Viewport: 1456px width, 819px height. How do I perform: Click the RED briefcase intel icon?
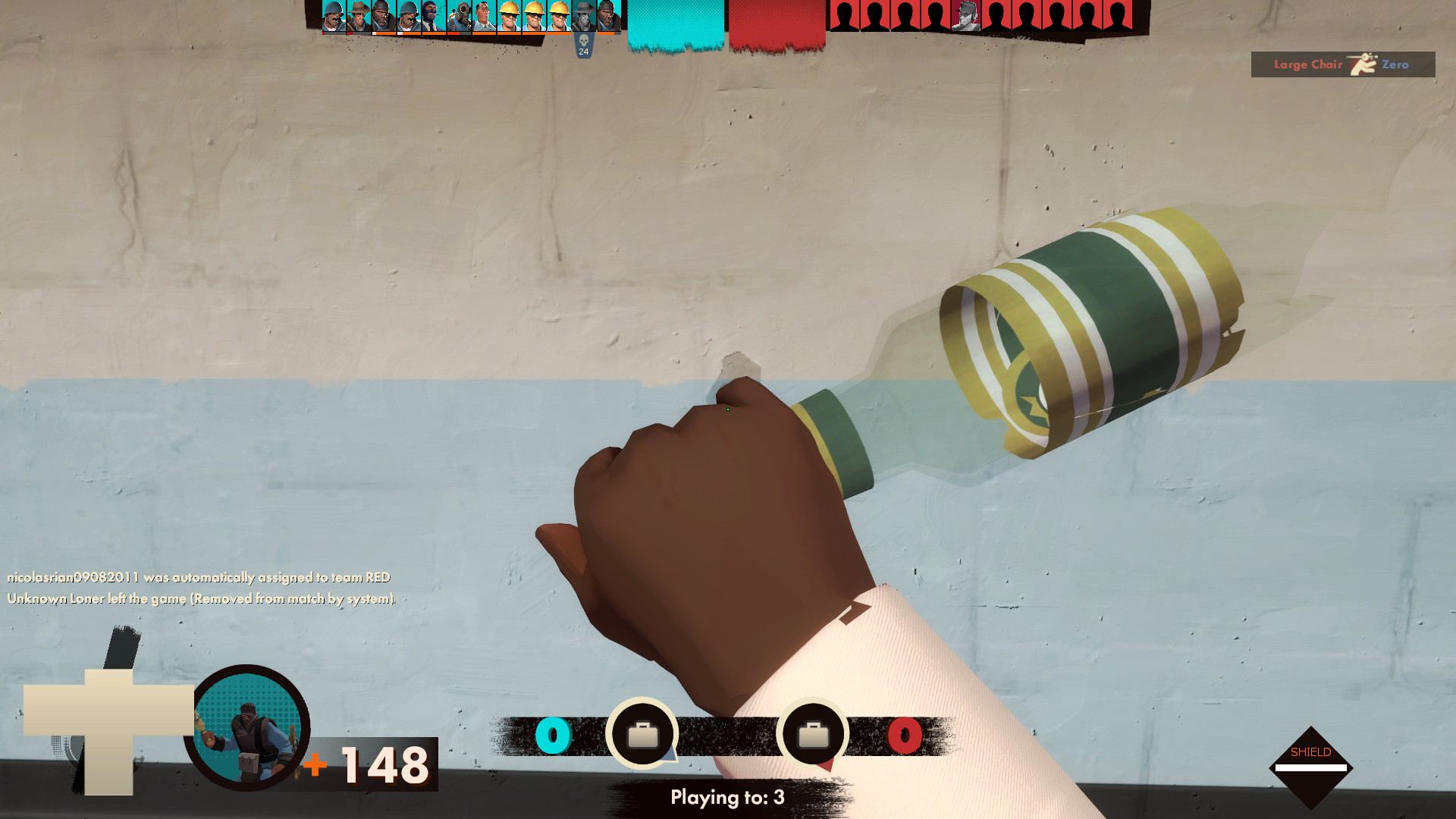814,733
